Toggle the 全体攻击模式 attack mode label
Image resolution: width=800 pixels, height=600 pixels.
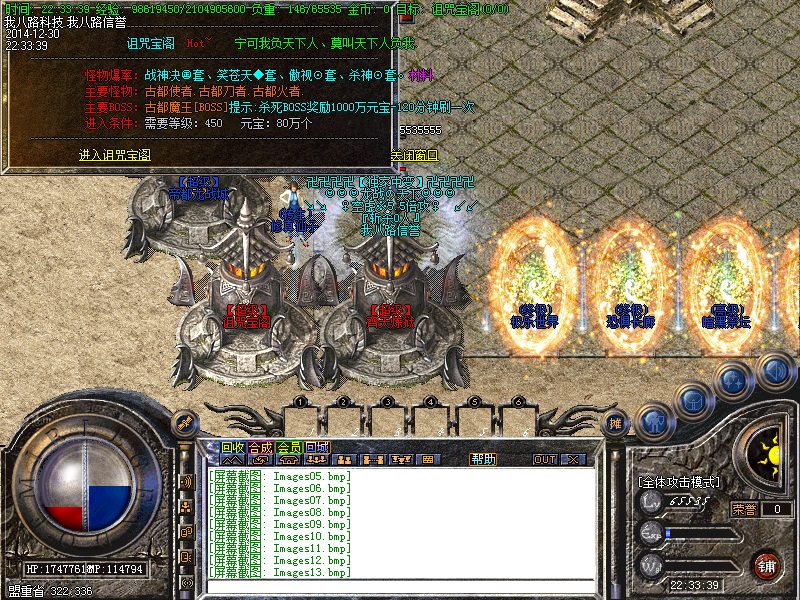coord(678,482)
